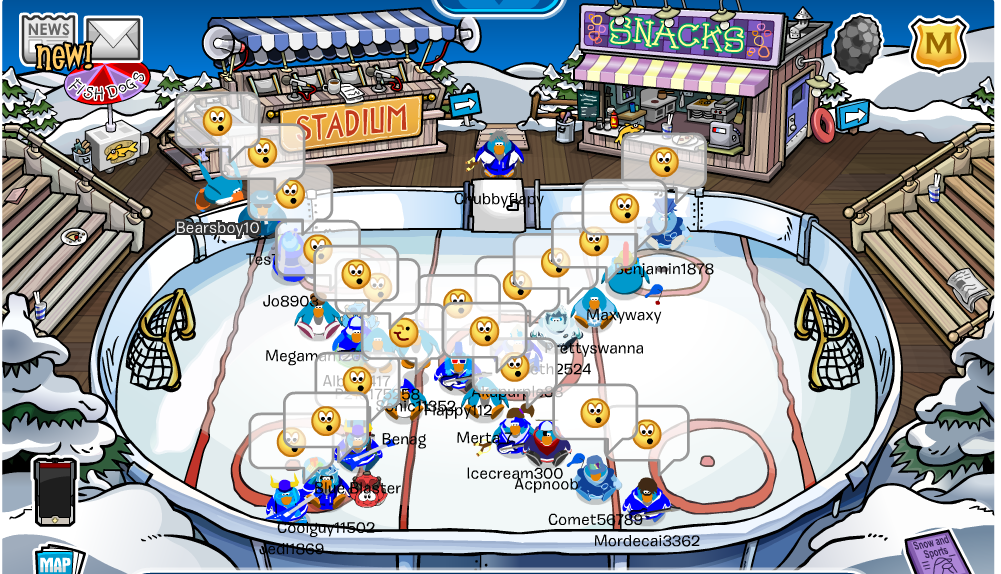Open the mail envelope icon
The image size is (1001, 574).
tap(112, 38)
